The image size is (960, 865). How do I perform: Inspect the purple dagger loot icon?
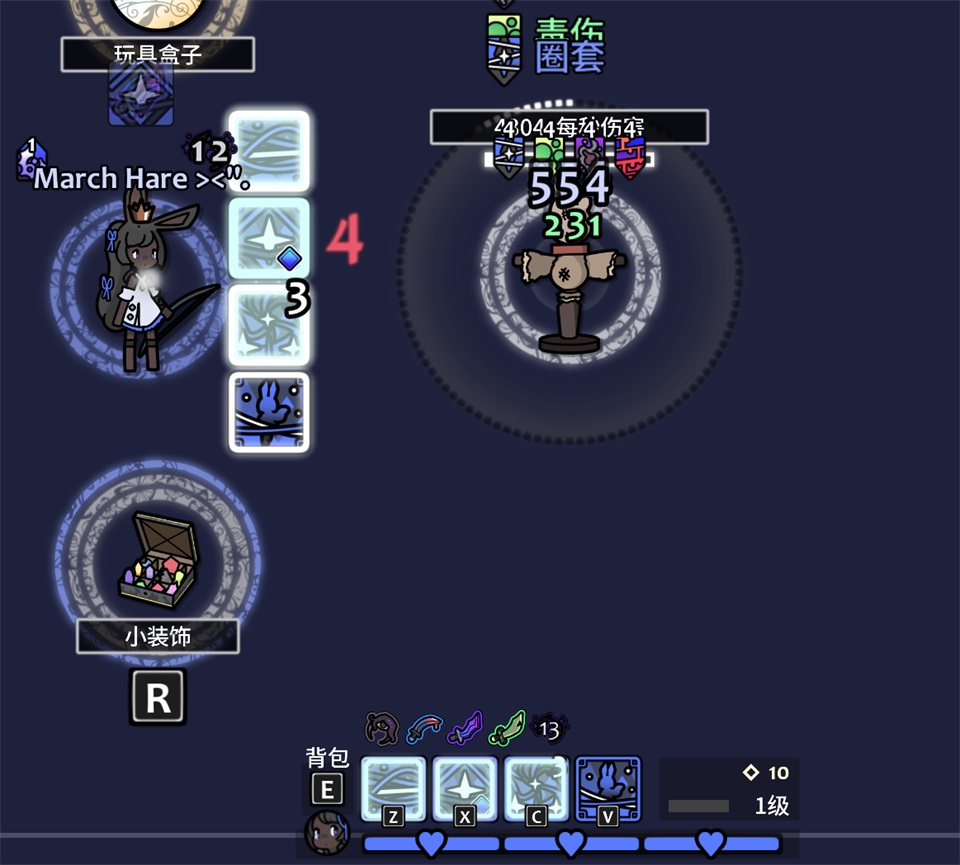click(x=465, y=728)
